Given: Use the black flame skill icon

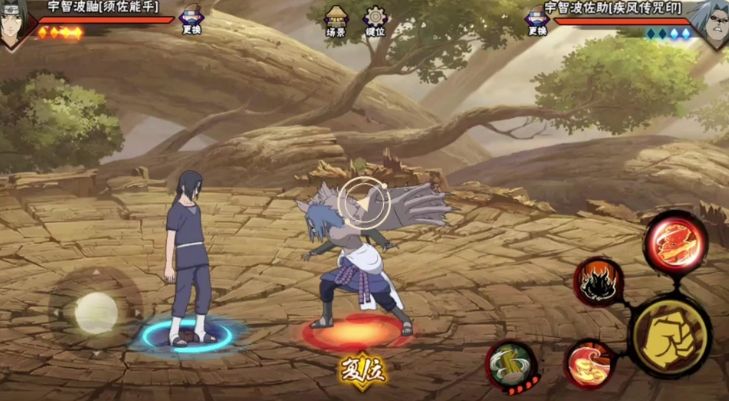Looking at the screenshot, I should click(599, 282).
